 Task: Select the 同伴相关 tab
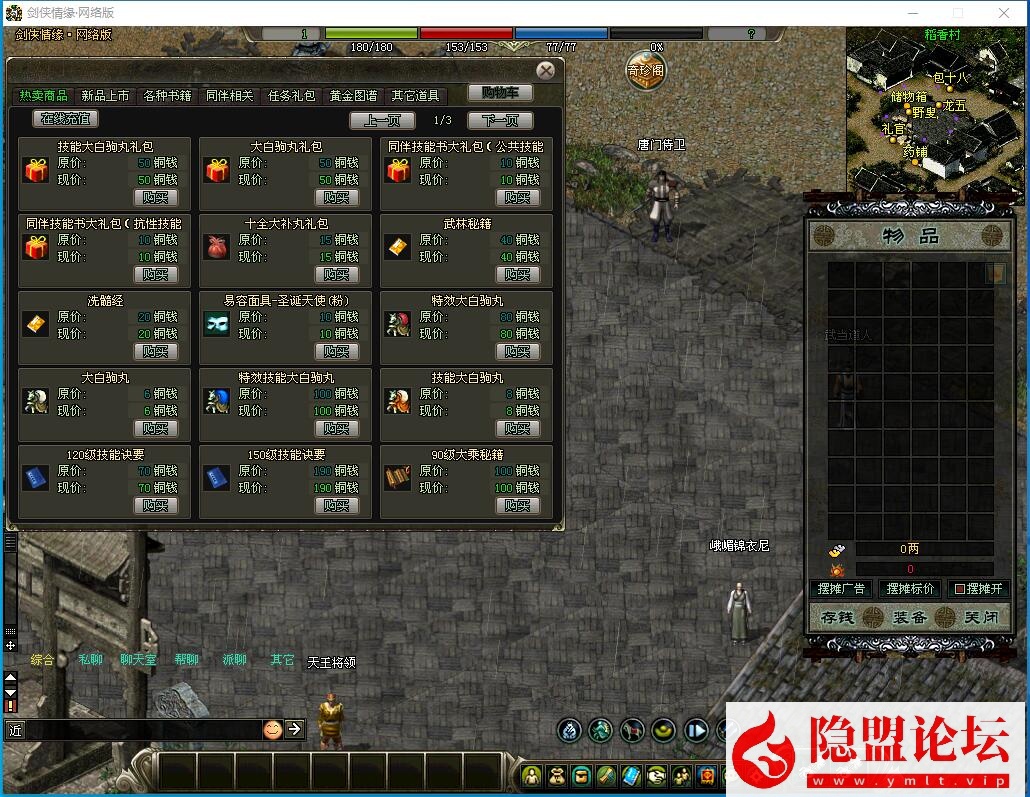coord(229,96)
